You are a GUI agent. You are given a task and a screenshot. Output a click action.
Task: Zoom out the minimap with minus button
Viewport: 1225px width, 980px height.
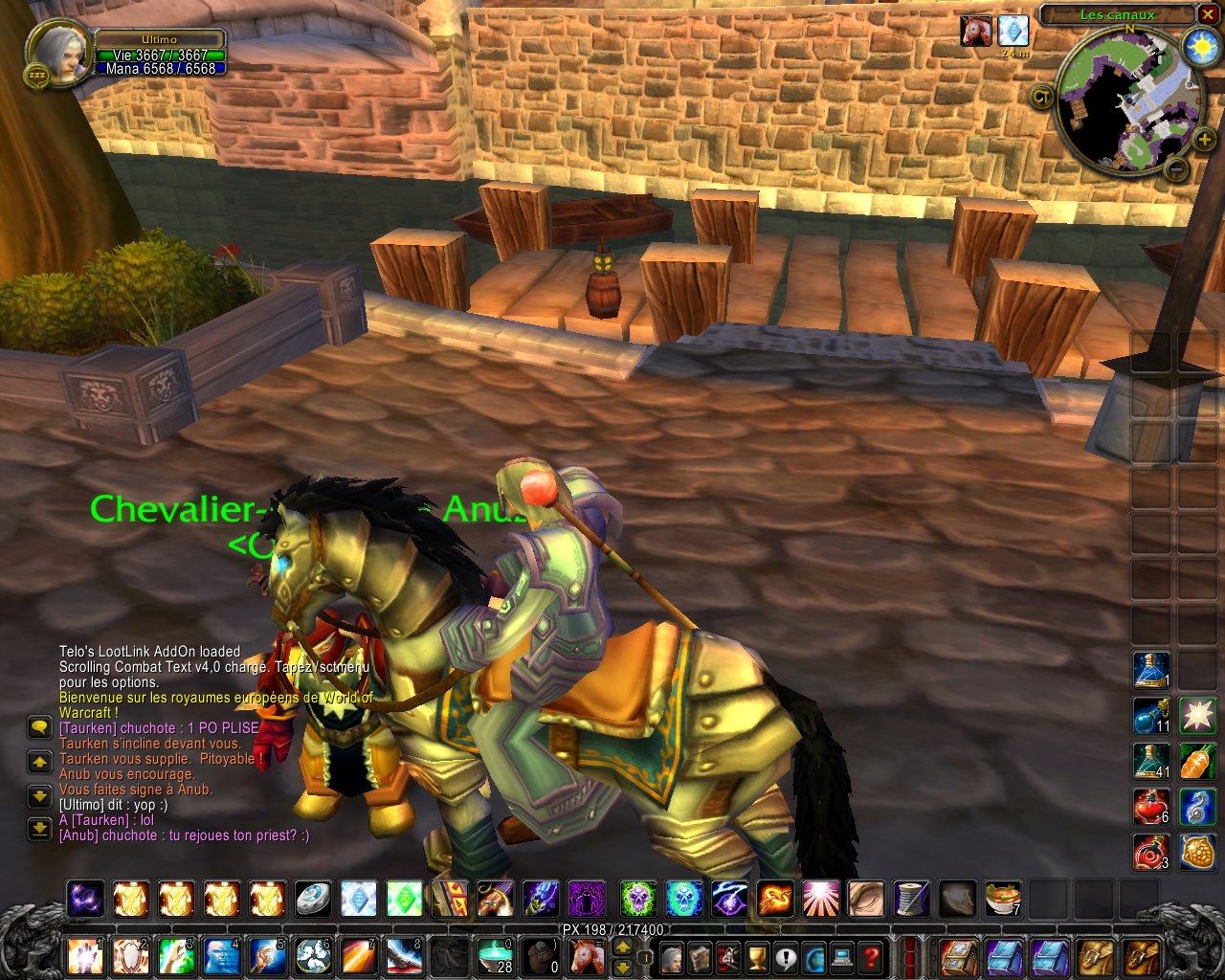[x=1177, y=170]
